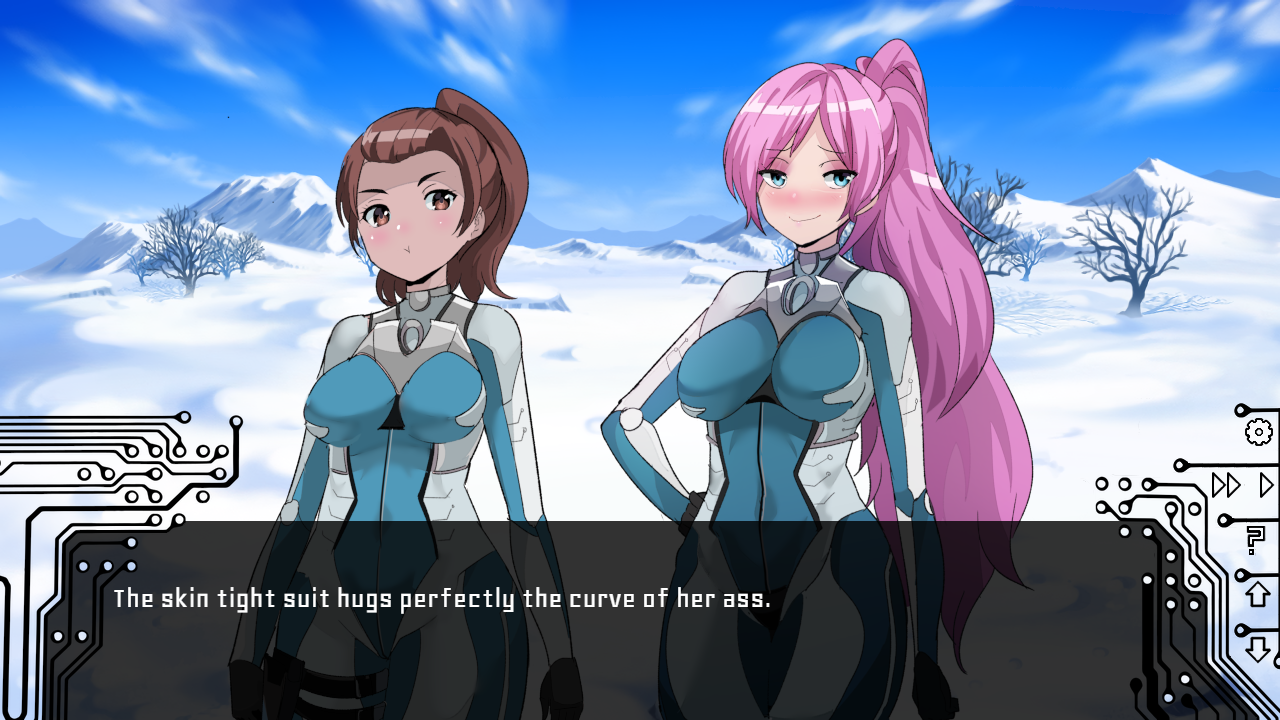Start auto-advance with single arrow icon
This screenshot has height=720, width=1280.
click(1265, 484)
